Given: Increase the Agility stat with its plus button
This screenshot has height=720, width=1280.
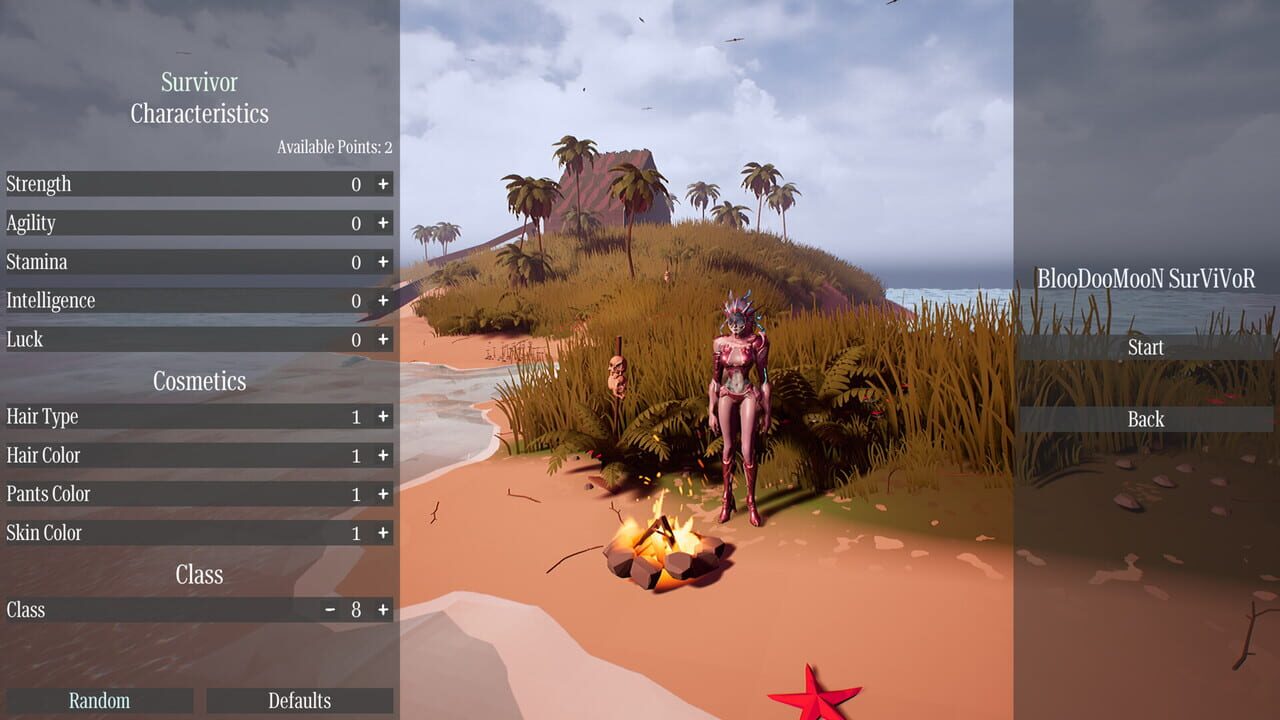Looking at the screenshot, I should click(x=385, y=223).
